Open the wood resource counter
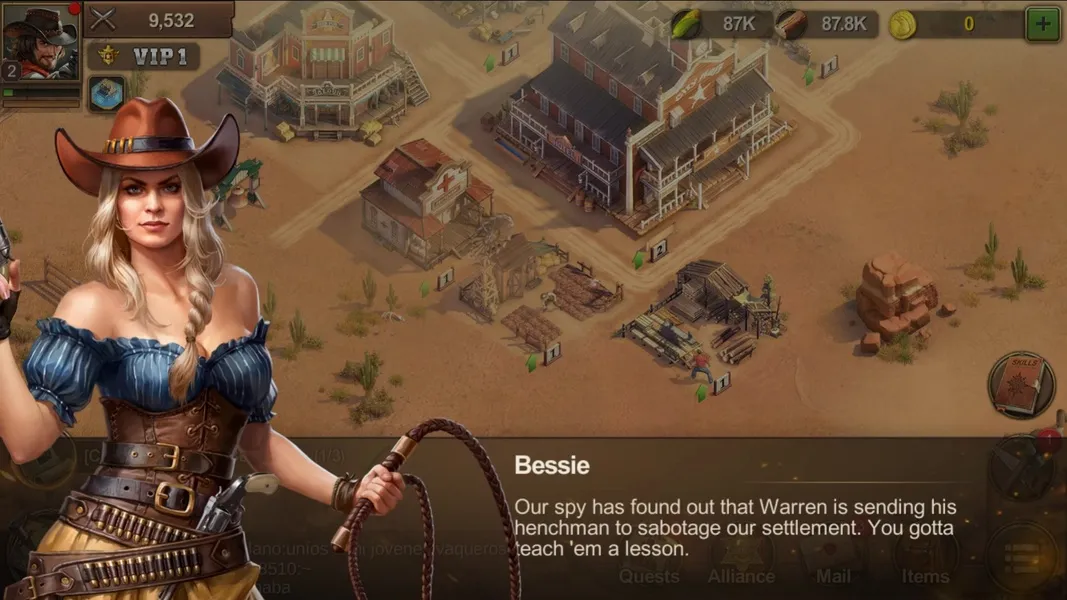Viewport: 1067px width, 600px height. coord(826,24)
